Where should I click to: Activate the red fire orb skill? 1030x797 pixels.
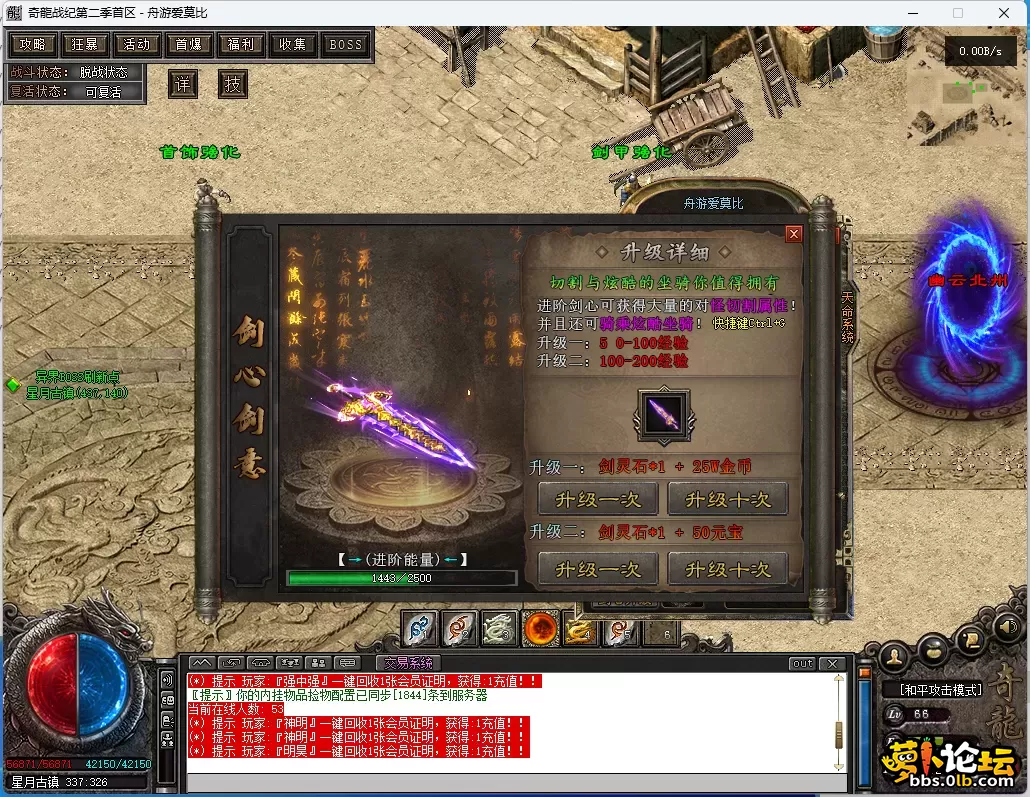click(x=541, y=629)
